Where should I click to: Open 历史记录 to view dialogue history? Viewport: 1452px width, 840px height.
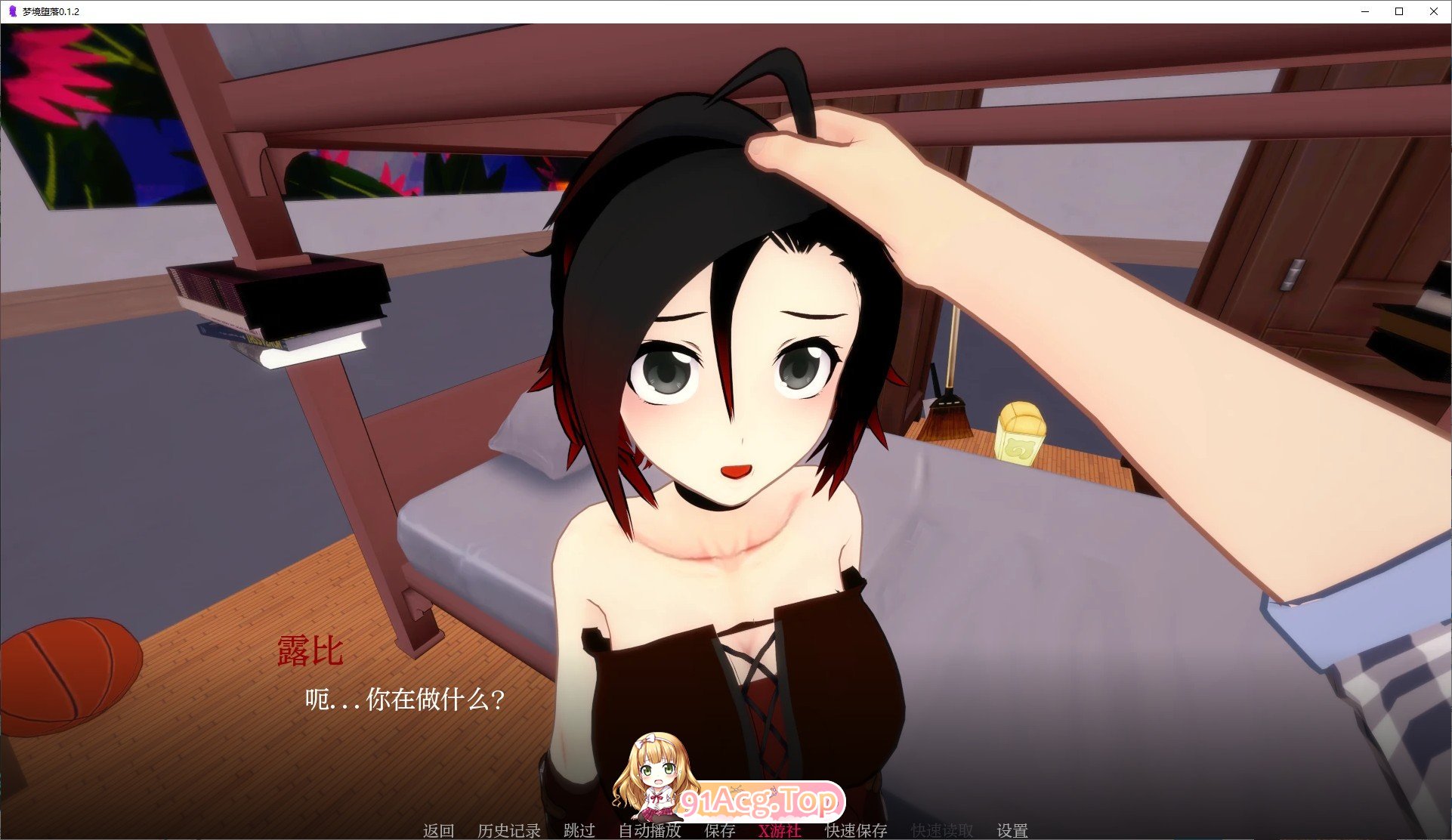pyautogui.click(x=510, y=829)
